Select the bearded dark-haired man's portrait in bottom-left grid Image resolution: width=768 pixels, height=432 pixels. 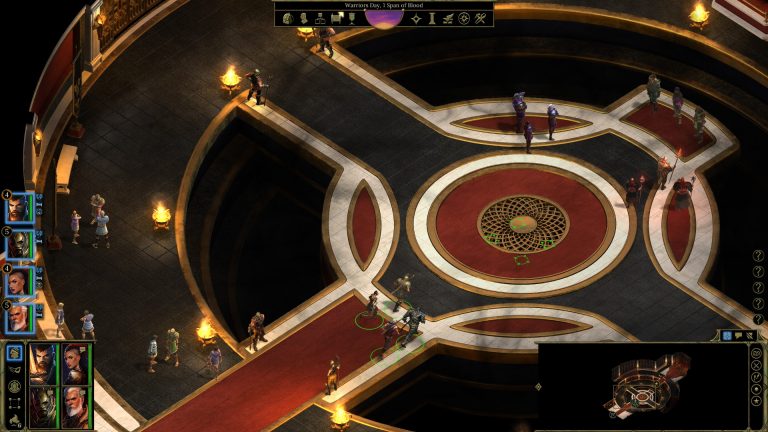tap(43, 362)
